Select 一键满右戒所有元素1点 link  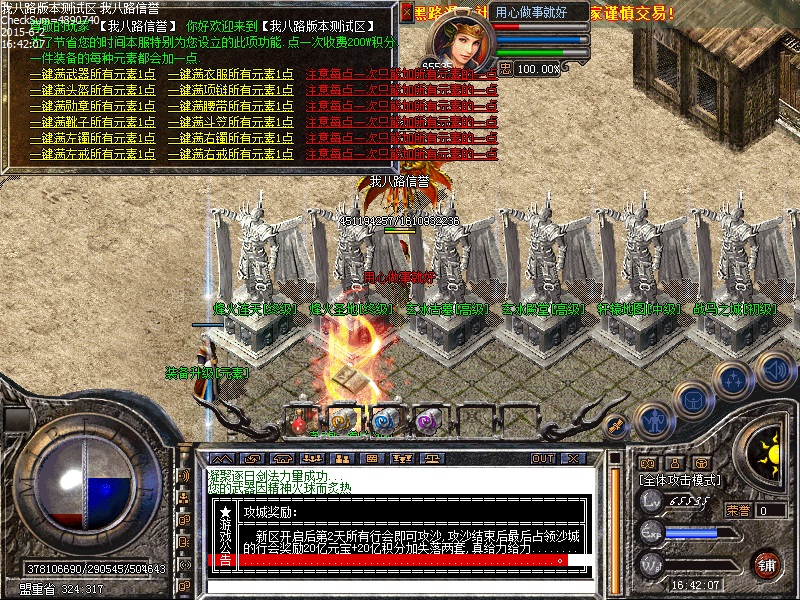point(230,155)
